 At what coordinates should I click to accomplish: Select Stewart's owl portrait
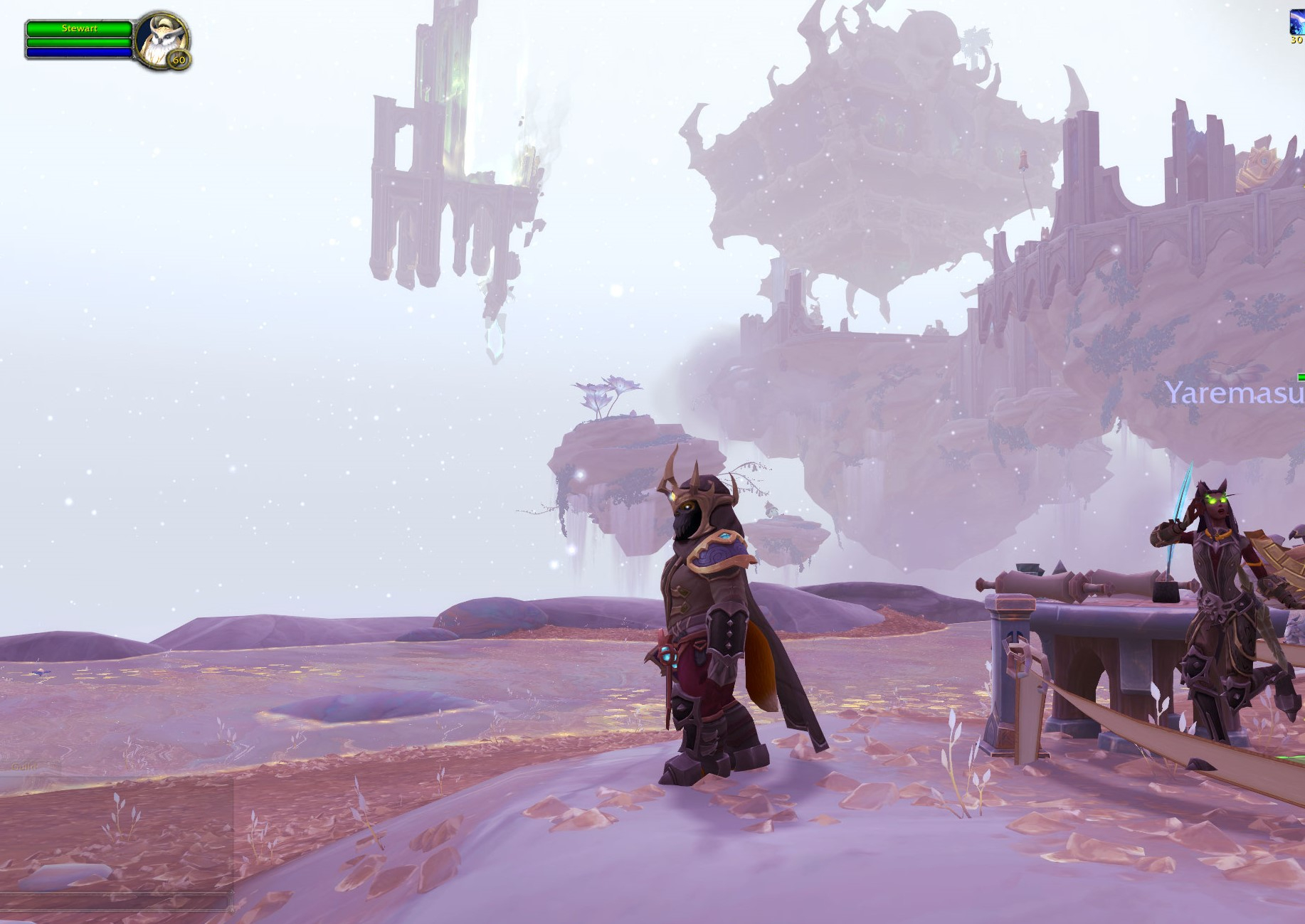click(x=161, y=40)
